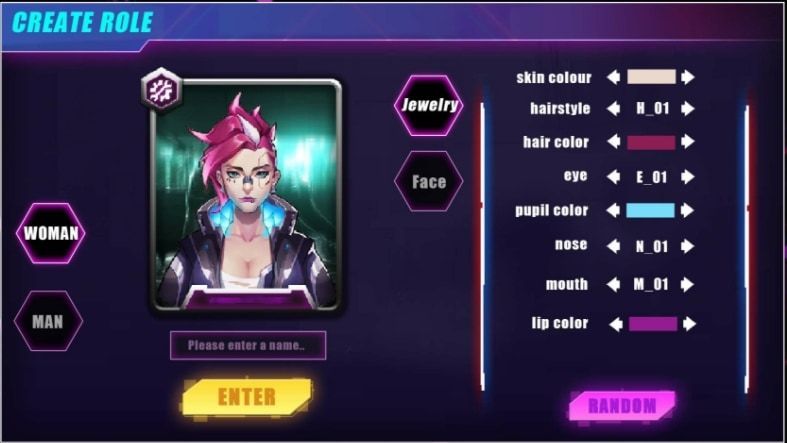The image size is (787, 443).
Task: Open the Face customization tab
Action: click(429, 182)
